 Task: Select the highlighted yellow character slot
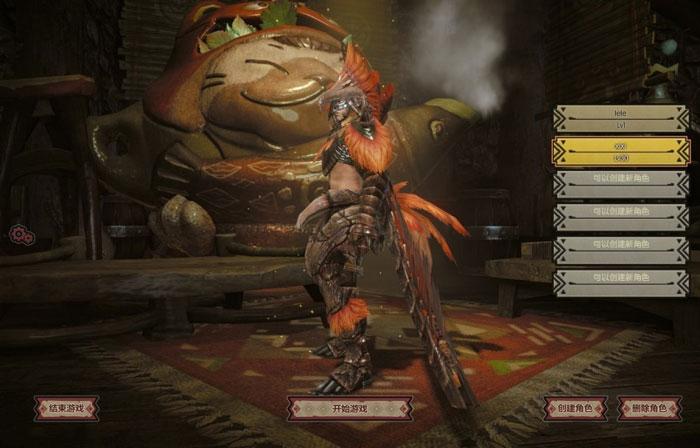[x=620, y=152]
